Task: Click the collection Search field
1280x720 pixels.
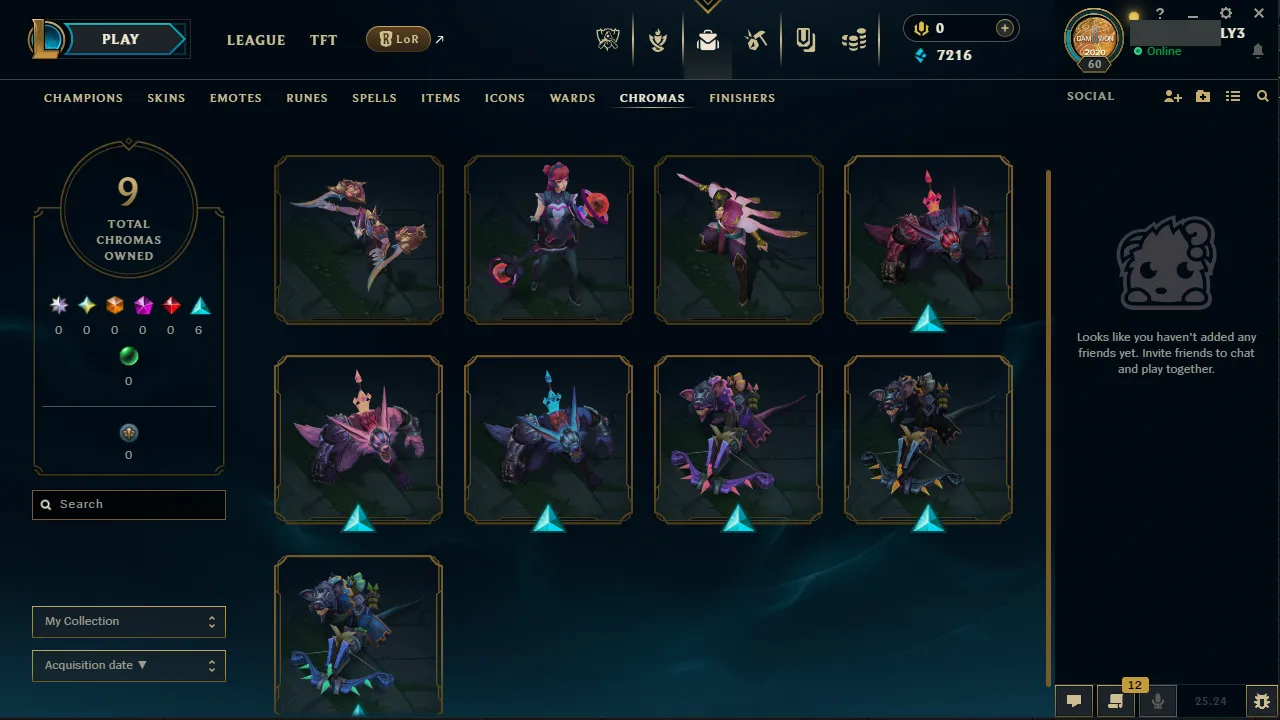Action: [x=128, y=504]
